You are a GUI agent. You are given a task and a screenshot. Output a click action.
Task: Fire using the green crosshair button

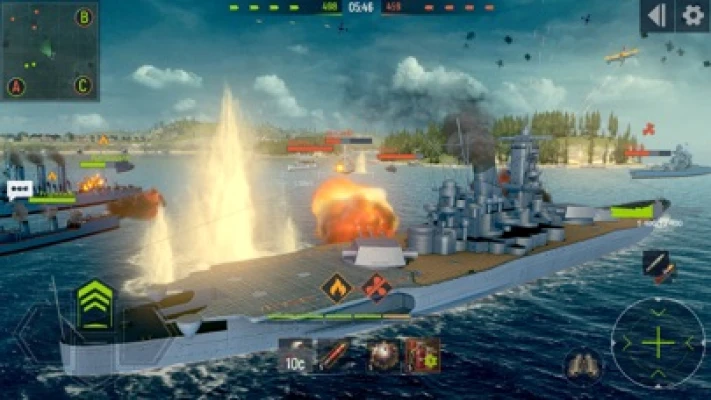coord(658,343)
